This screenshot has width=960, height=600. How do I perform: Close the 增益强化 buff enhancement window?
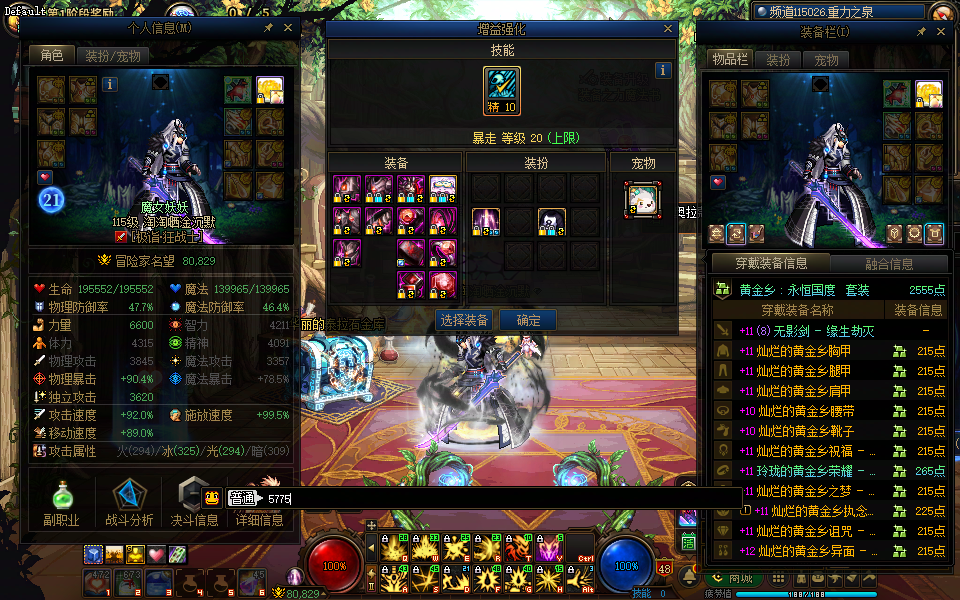668,30
